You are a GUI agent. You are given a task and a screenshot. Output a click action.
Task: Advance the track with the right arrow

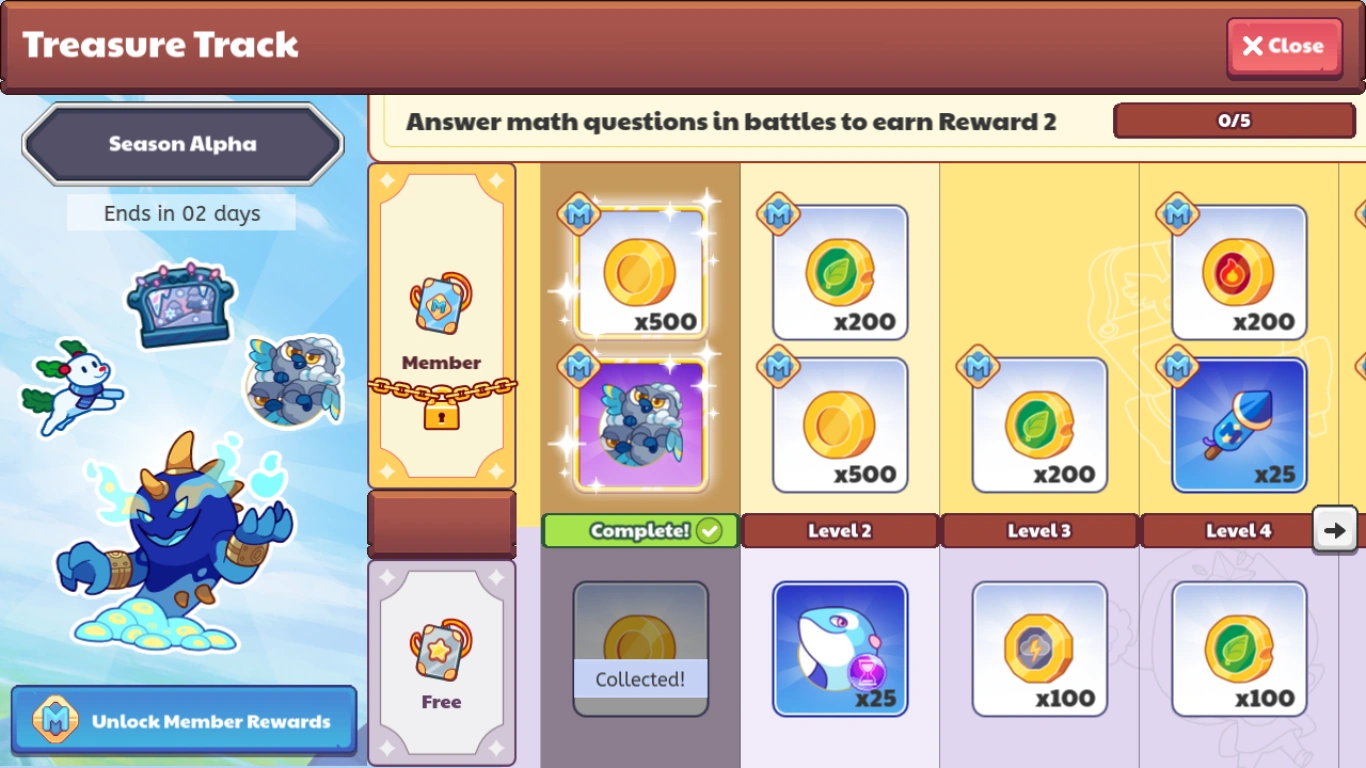click(x=1335, y=531)
